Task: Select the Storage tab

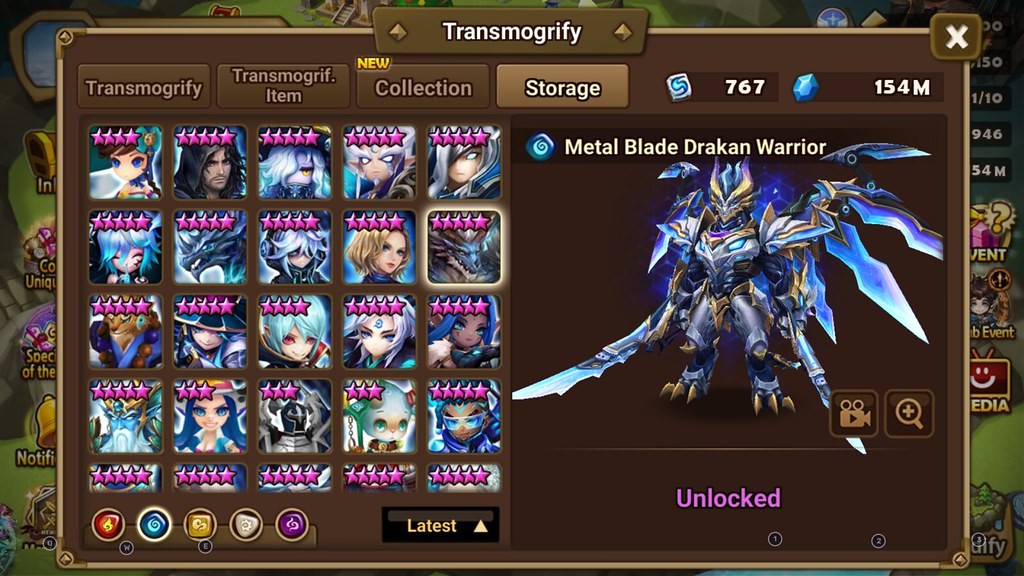Action: [562, 87]
